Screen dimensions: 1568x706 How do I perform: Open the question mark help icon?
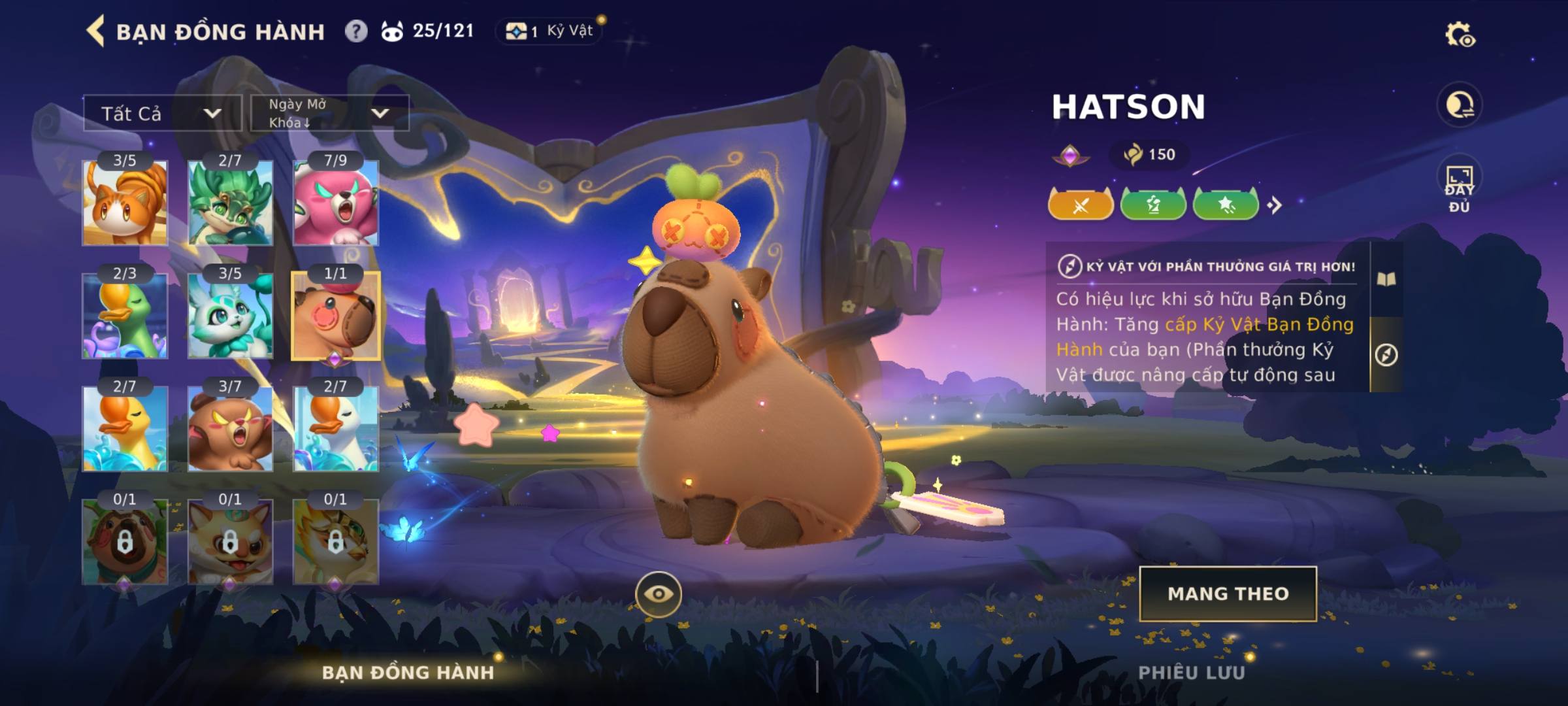point(356,31)
